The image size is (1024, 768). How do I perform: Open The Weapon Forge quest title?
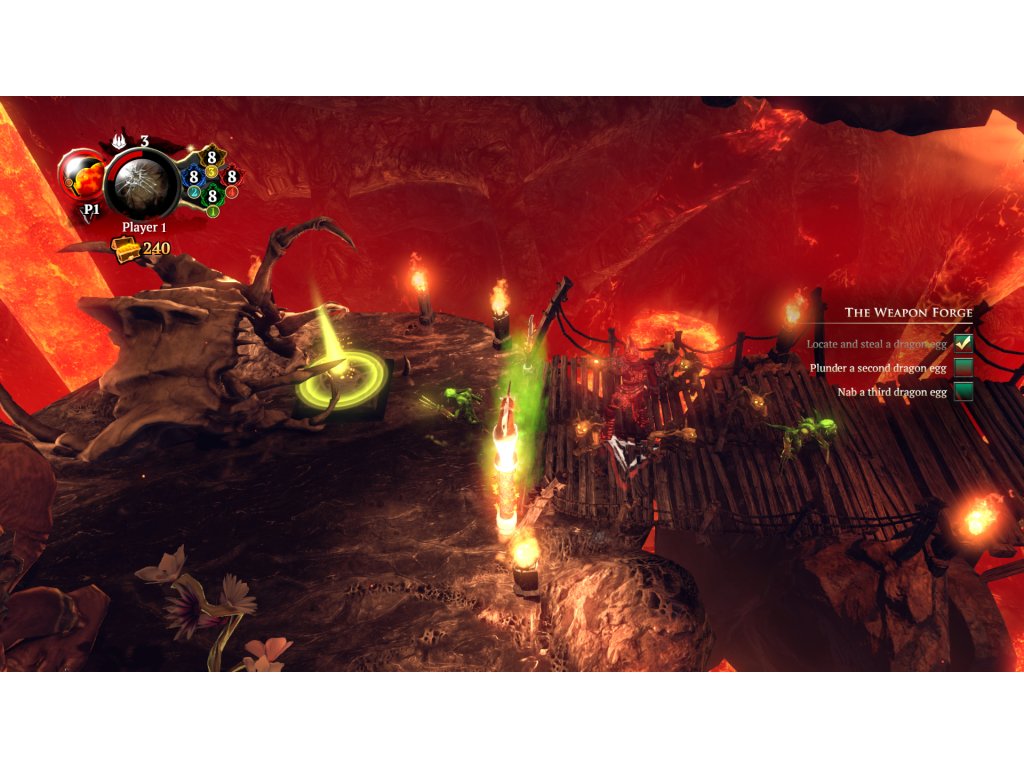[908, 313]
